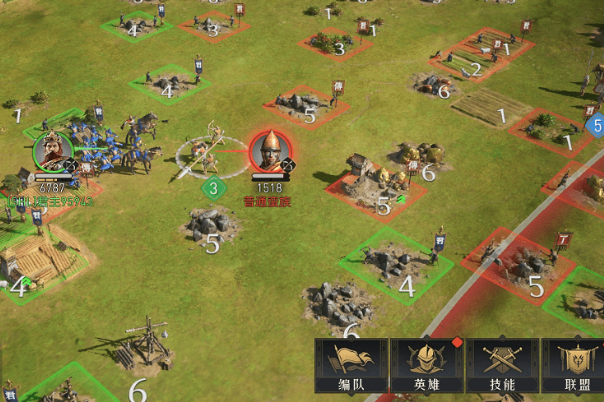Open the 英雄 heroes menu

coord(425,366)
